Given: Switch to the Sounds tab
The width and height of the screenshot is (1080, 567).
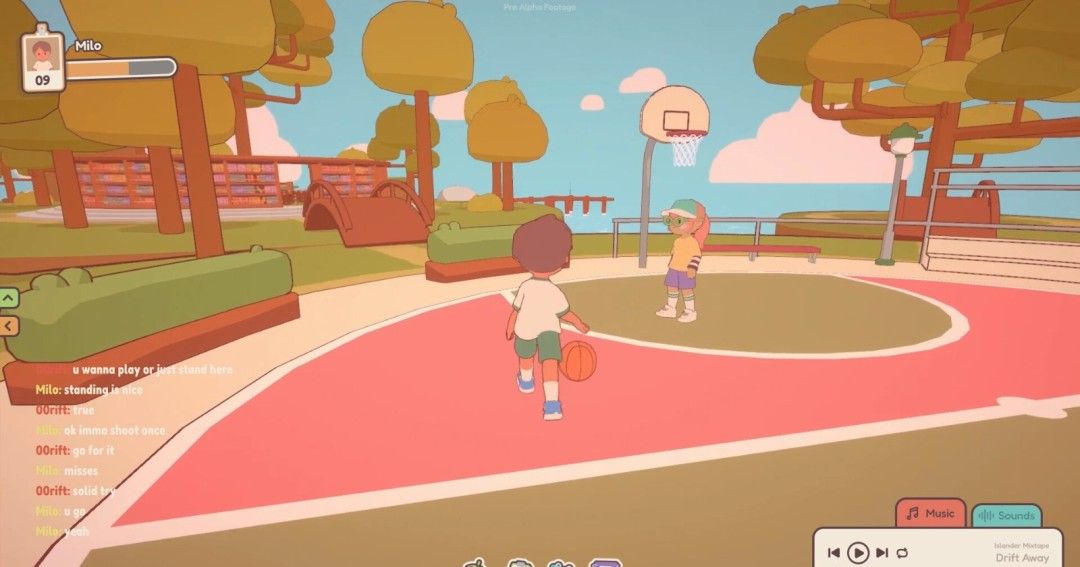Looking at the screenshot, I should (1006, 516).
